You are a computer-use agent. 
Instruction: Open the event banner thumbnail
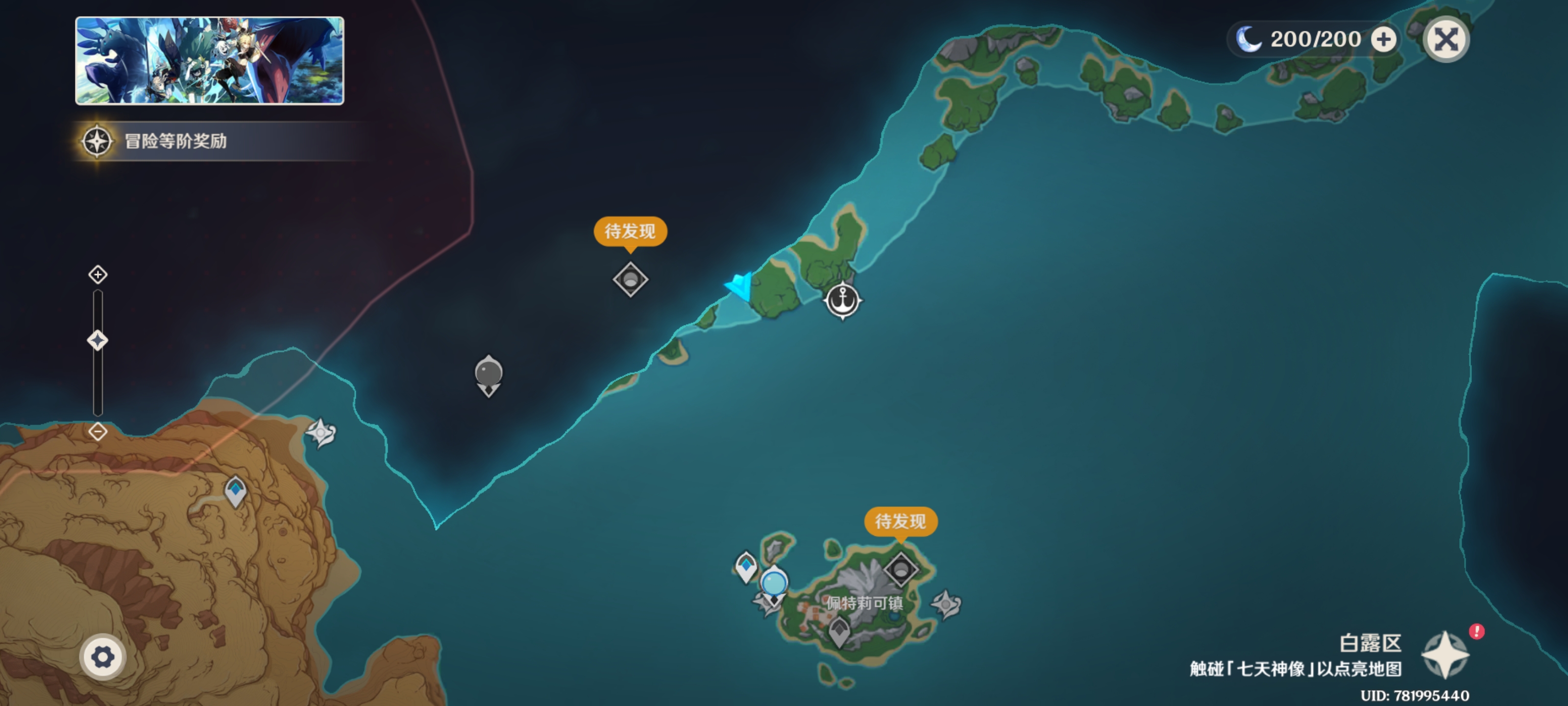point(209,60)
